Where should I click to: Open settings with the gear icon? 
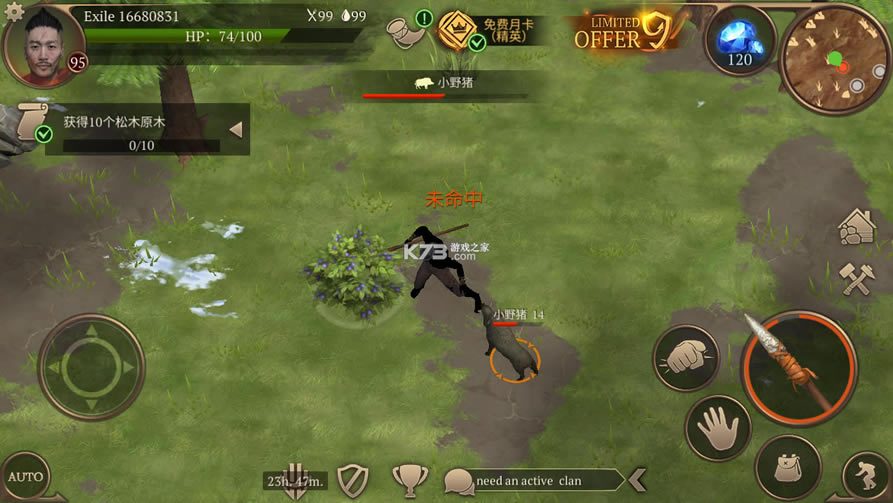(x=13, y=11)
